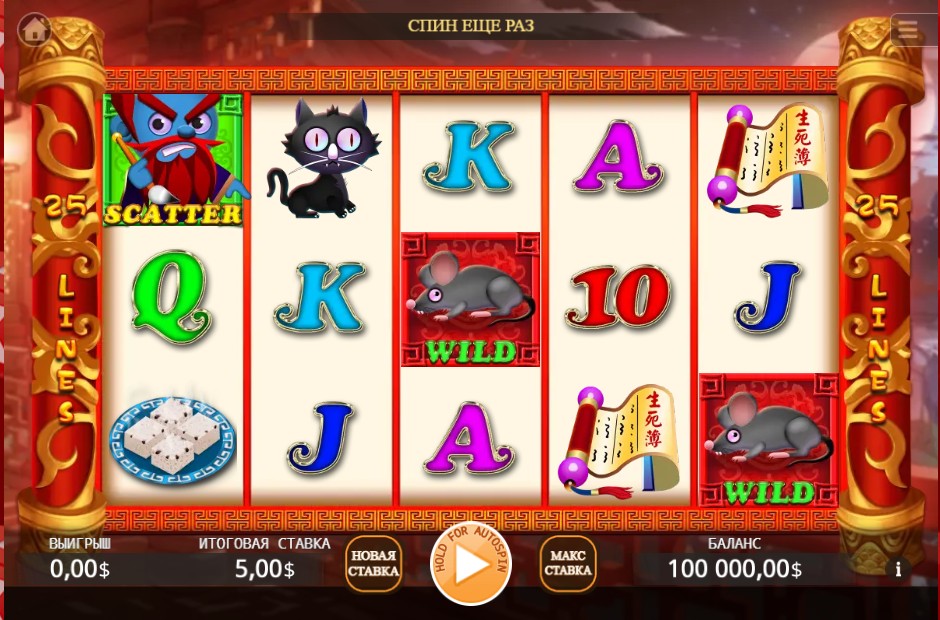Image resolution: width=940 pixels, height=620 pixels.
Task: Spin the reels with the play button
Action: (x=471, y=564)
